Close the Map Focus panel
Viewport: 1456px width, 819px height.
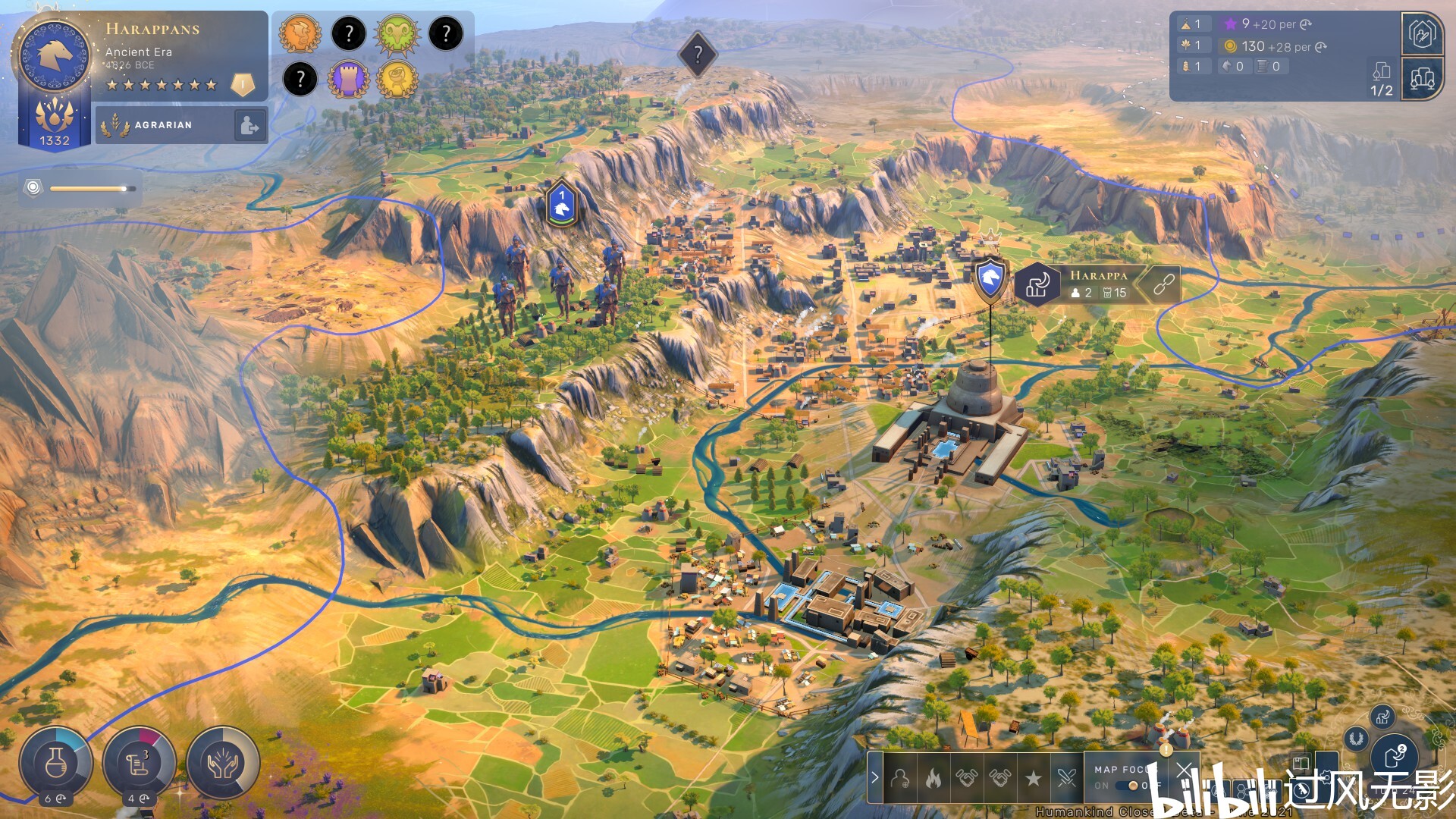(x=1184, y=771)
